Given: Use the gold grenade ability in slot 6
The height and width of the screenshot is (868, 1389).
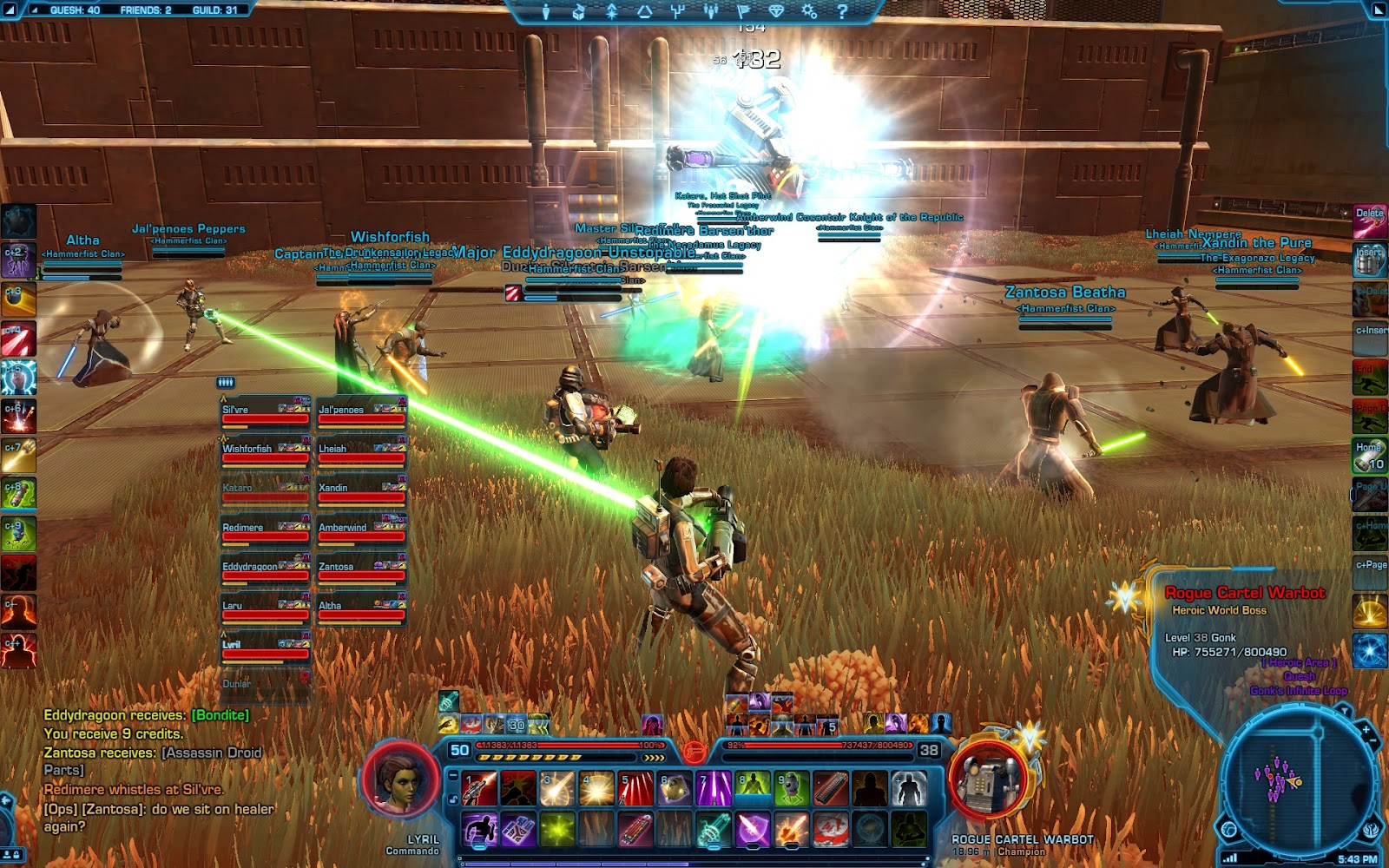Looking at the screenshot, I should coord(675,789).
